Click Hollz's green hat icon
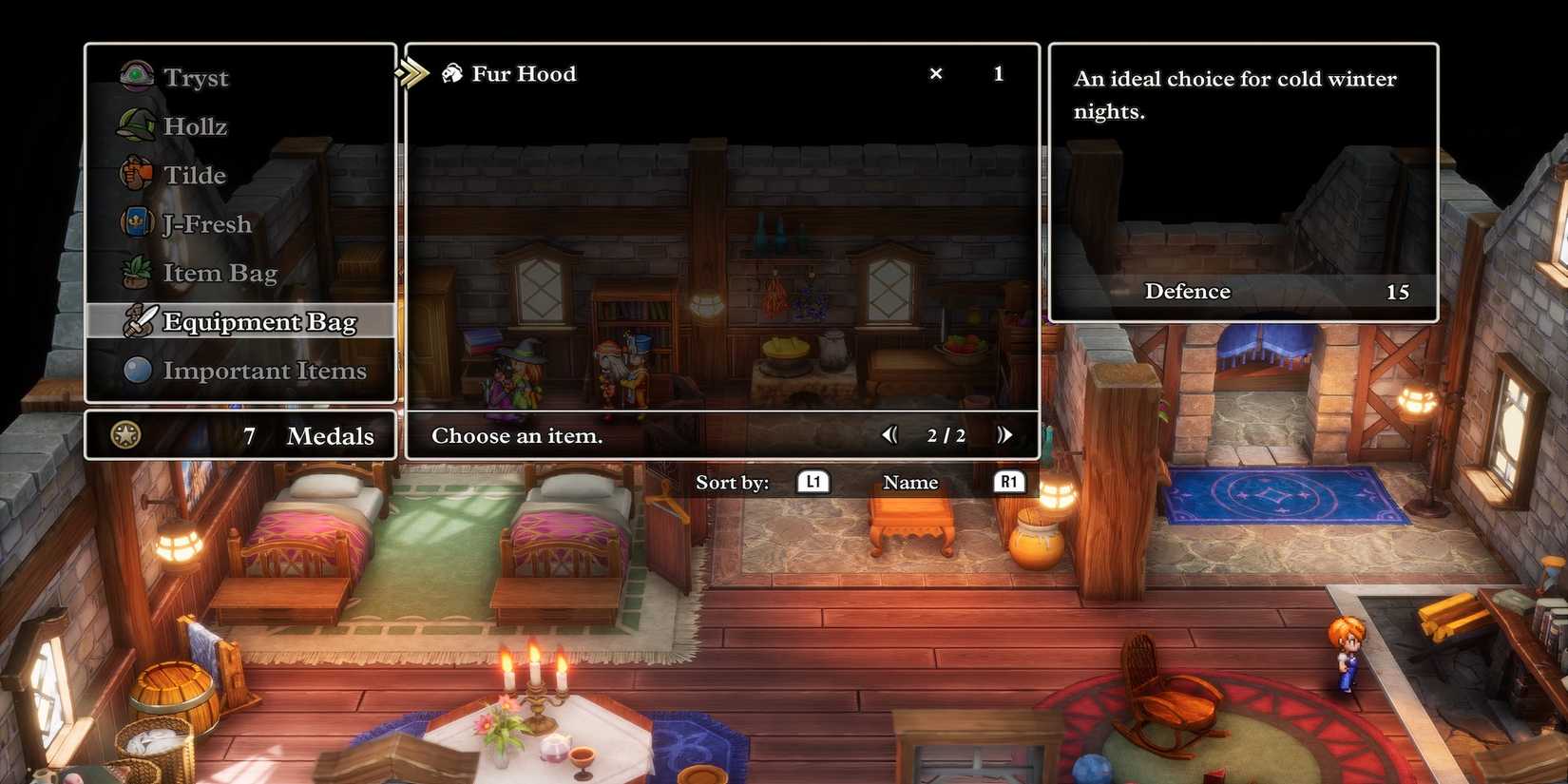This screenshot has width=1568, height=784. 136,124
